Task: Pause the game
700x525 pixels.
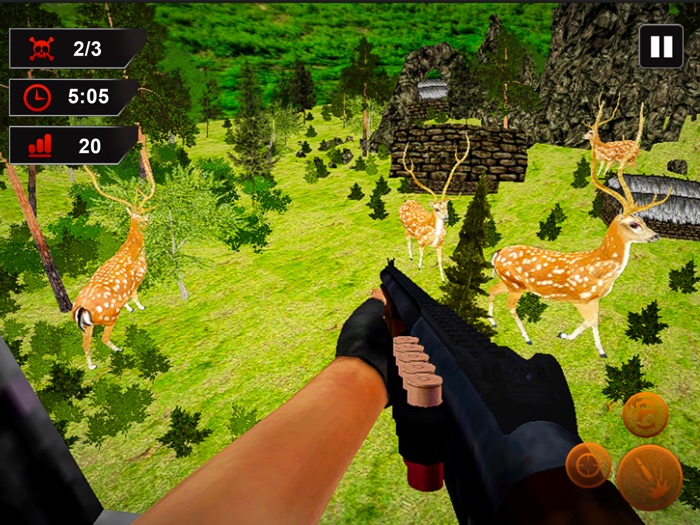Action: (x=661, y=47)
